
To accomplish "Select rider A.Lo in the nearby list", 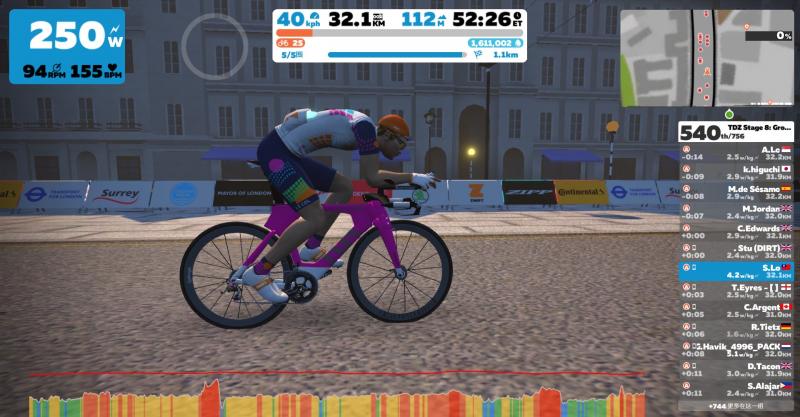I will click(736, 153).
